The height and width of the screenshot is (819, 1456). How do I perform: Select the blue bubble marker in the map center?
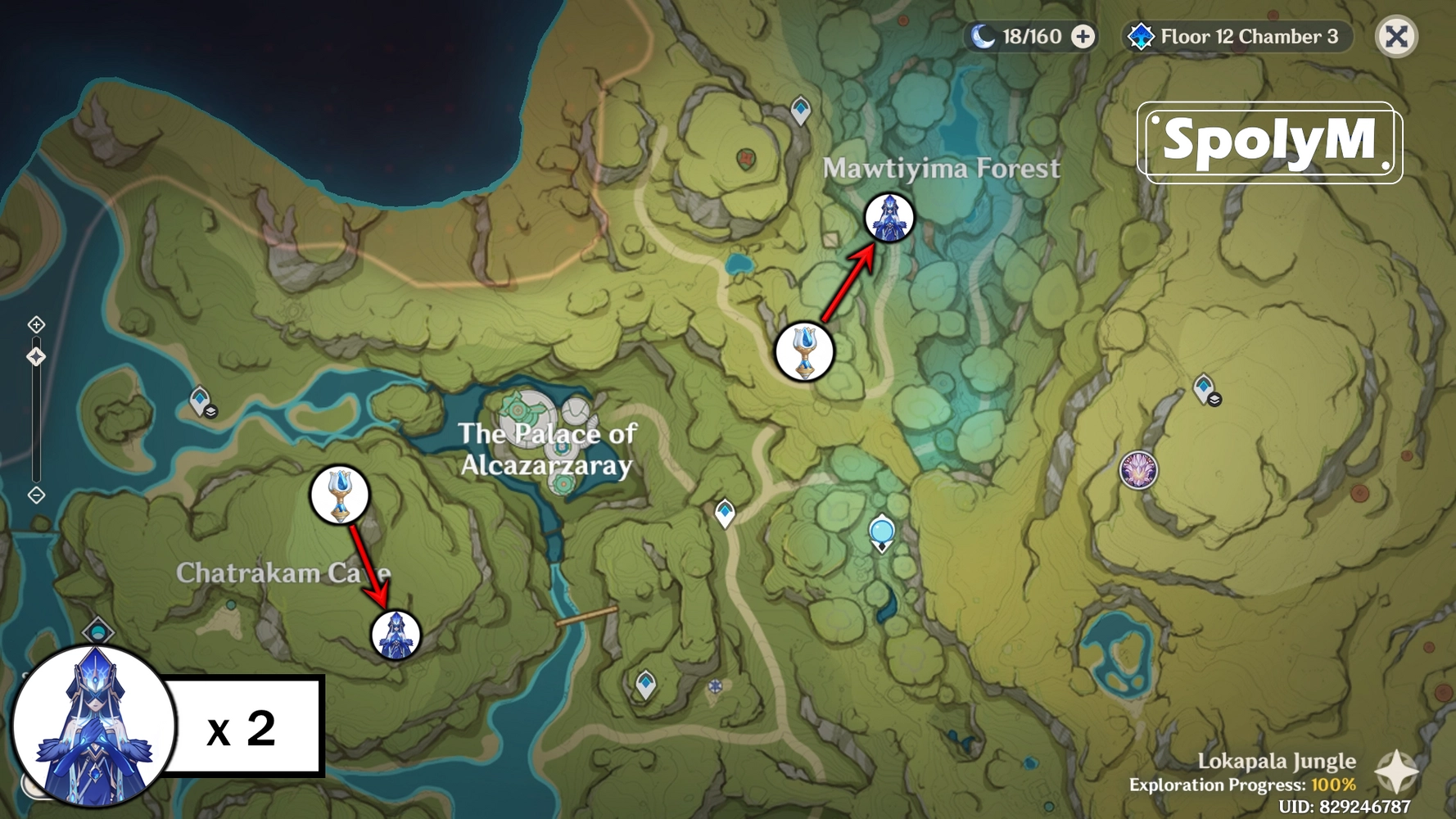click(880, 532)
